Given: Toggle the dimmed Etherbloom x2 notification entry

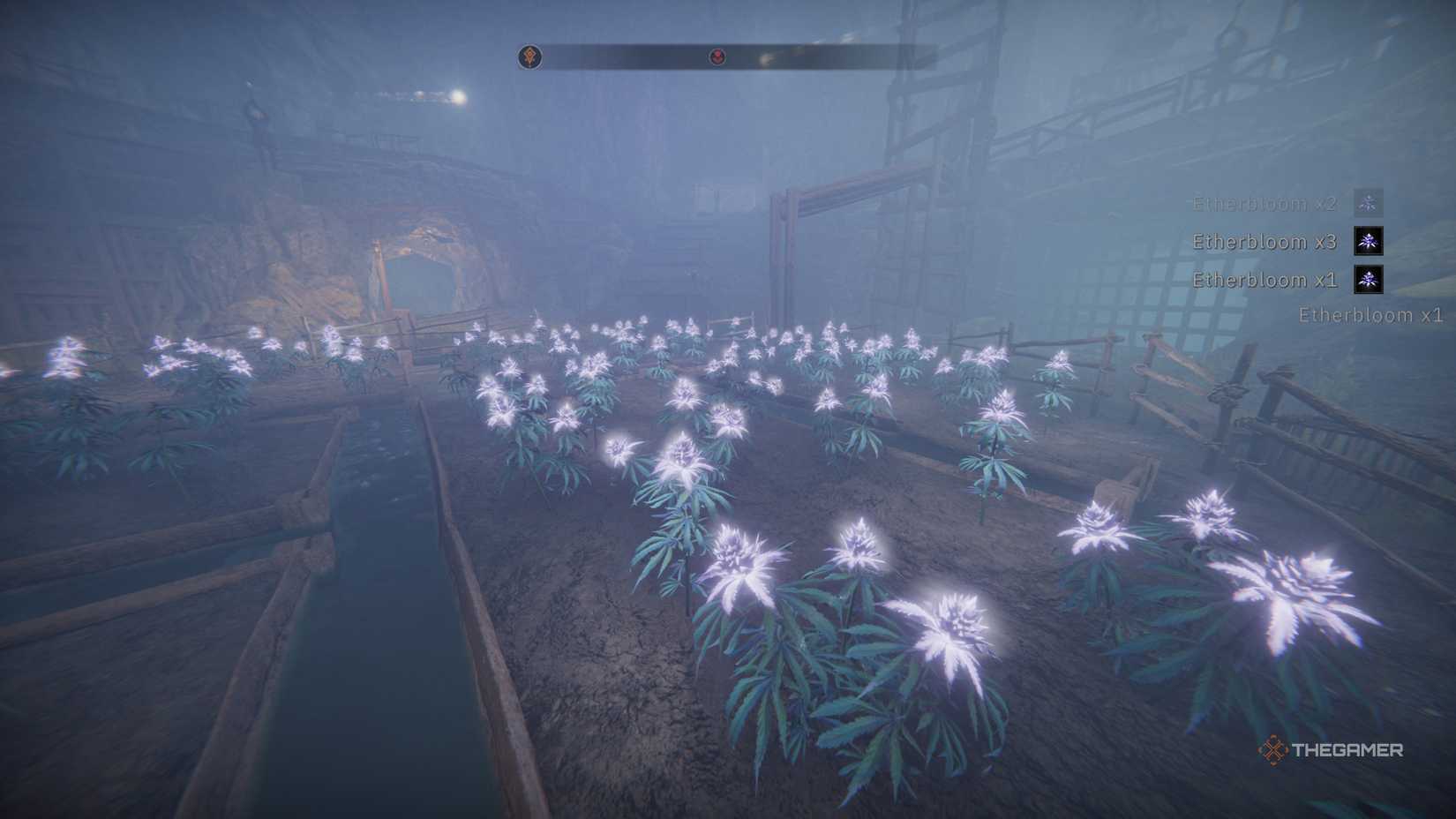Looking at the screenshot, I should (1264, 202).
